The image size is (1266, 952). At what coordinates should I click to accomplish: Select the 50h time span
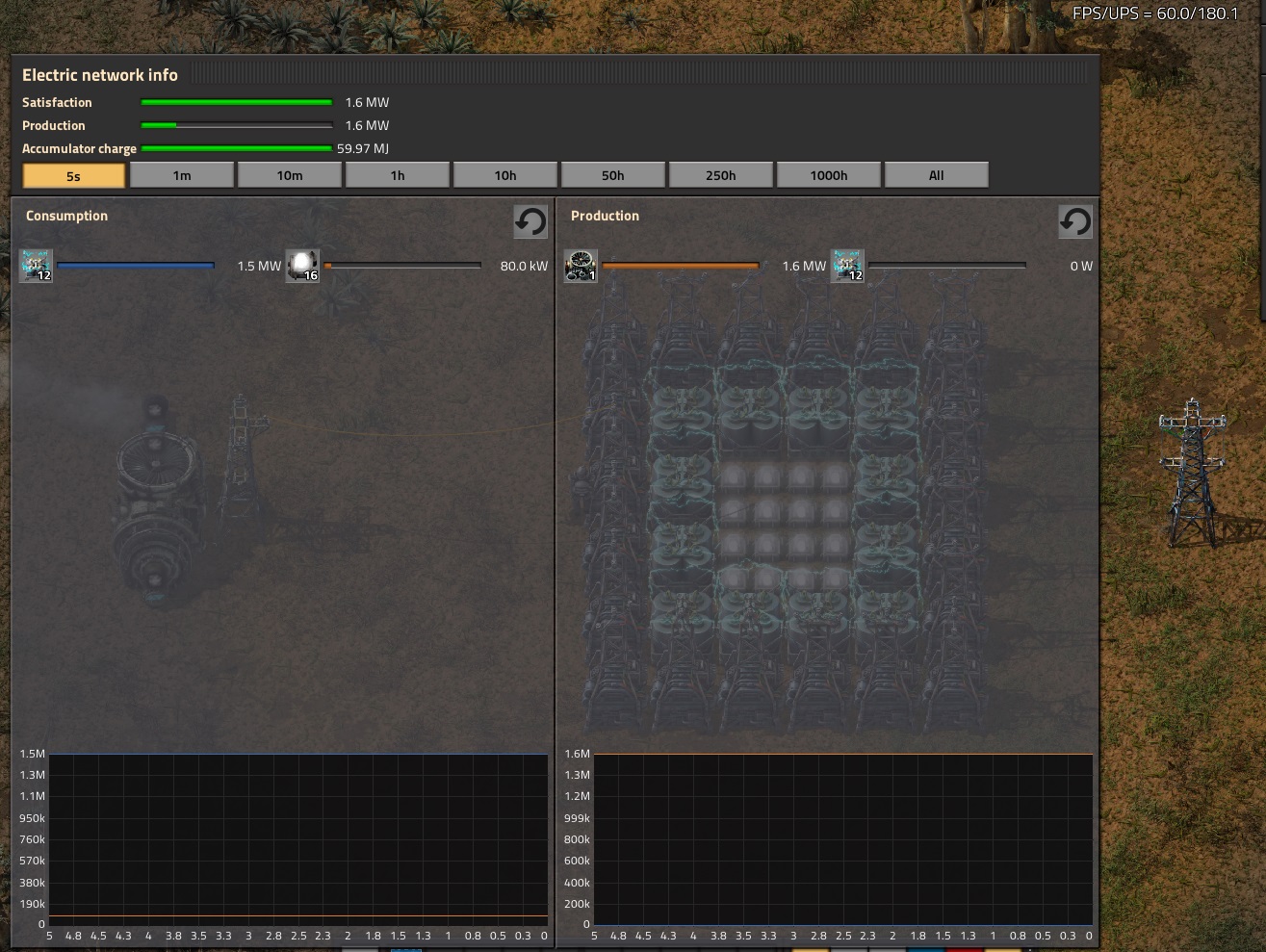point(613,175)
